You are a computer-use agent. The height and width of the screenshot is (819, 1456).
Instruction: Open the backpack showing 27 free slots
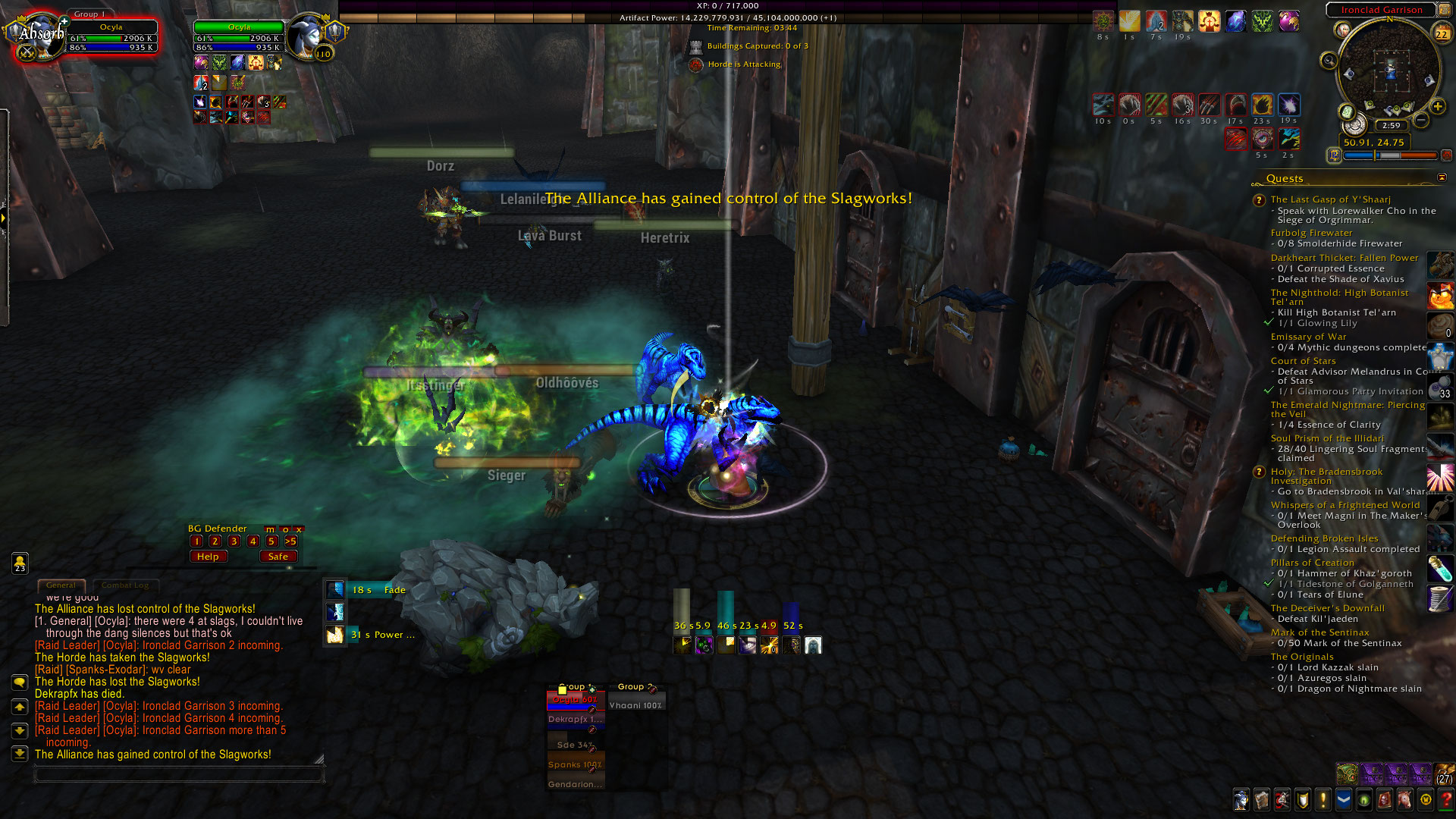[1444, 773]
